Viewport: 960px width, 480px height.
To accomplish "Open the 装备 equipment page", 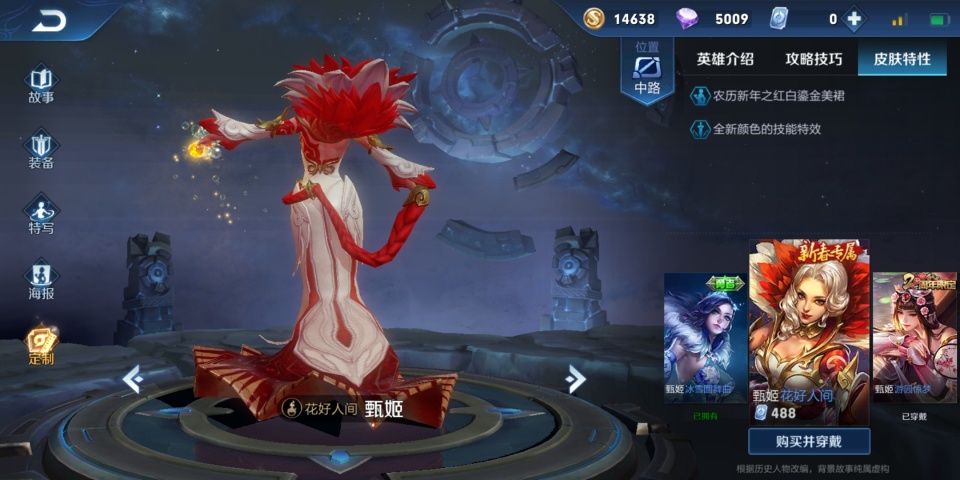I will [41, 150].
